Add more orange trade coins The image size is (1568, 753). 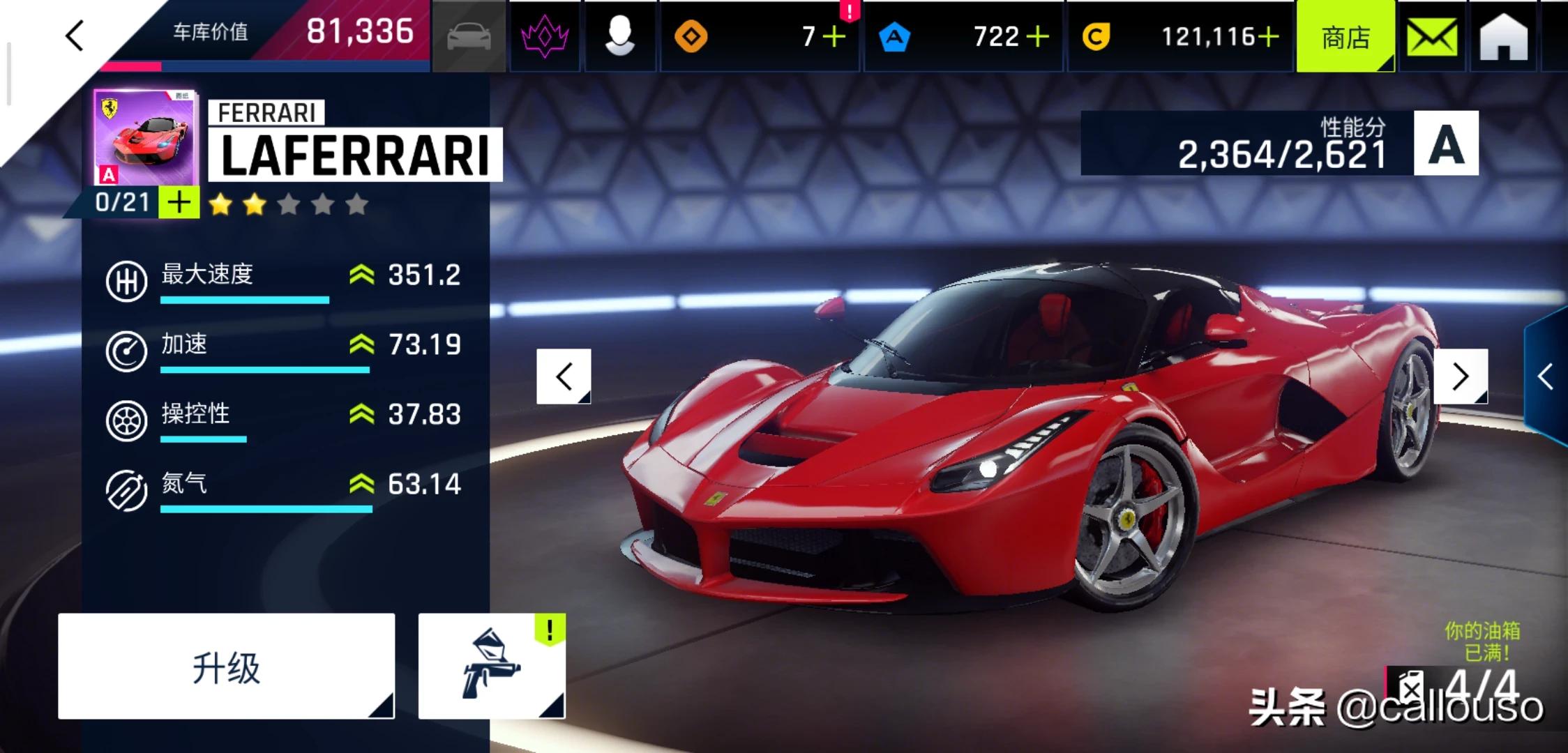(x=834, y=36)
